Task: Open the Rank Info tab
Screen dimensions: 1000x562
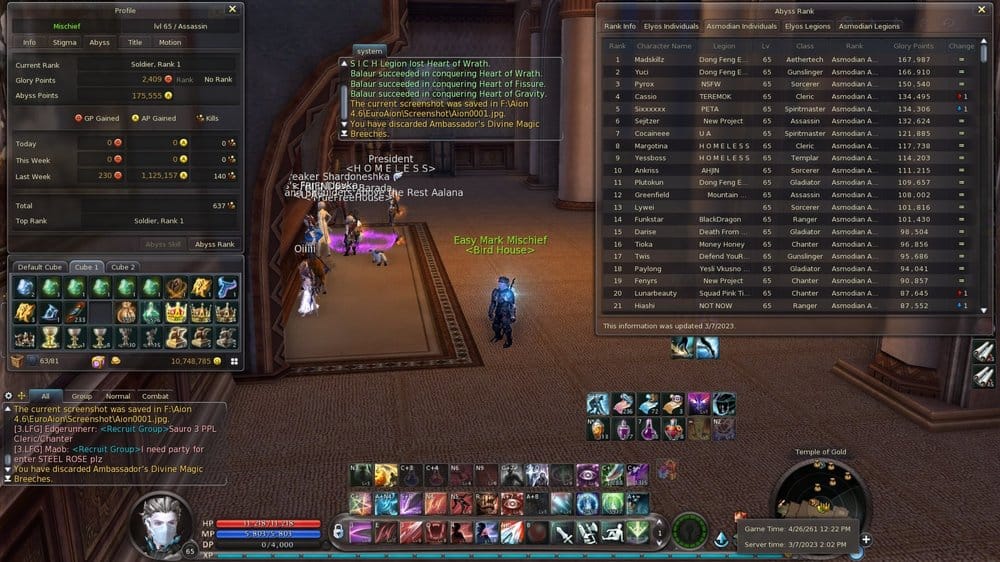Action: coord(620,26)
